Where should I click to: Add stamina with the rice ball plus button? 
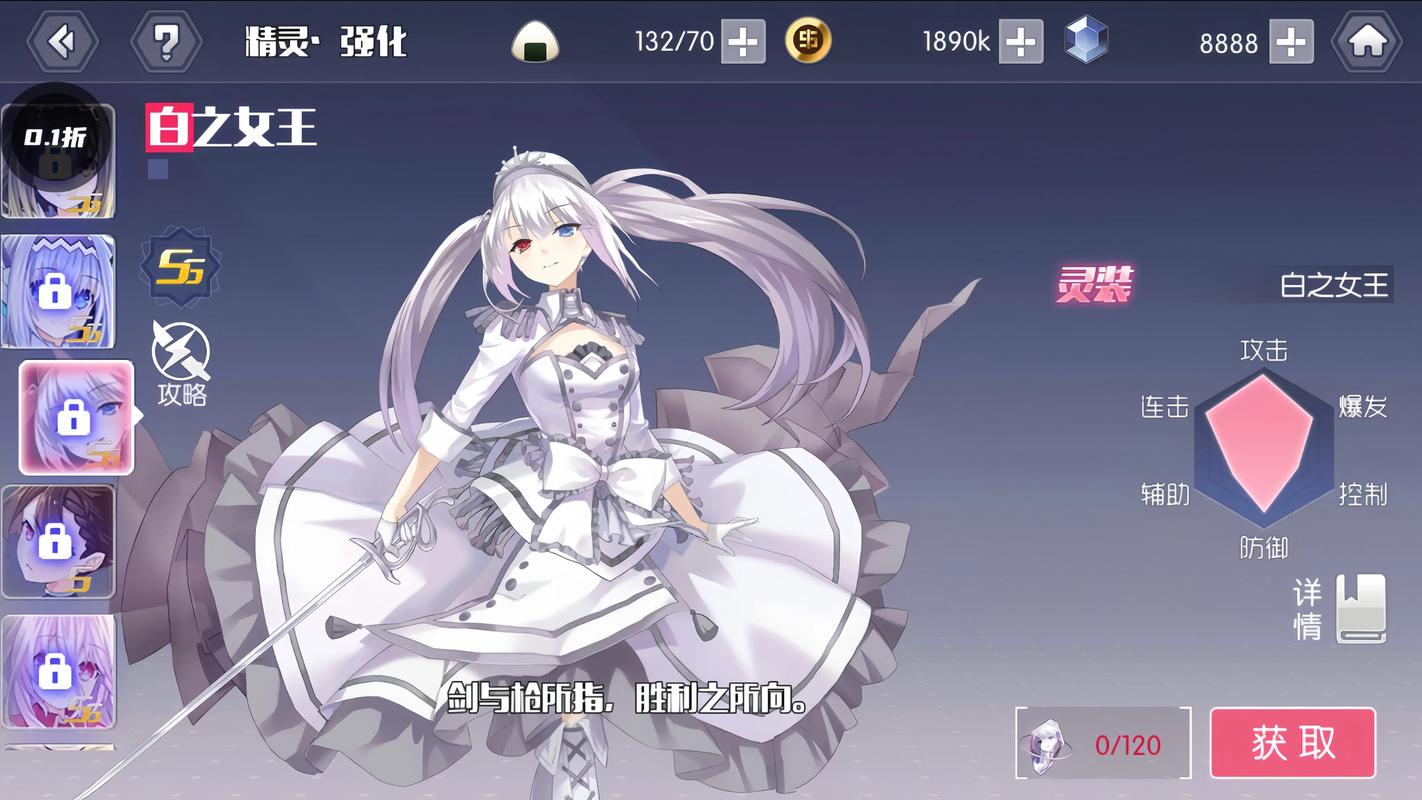tap(743, 42)
